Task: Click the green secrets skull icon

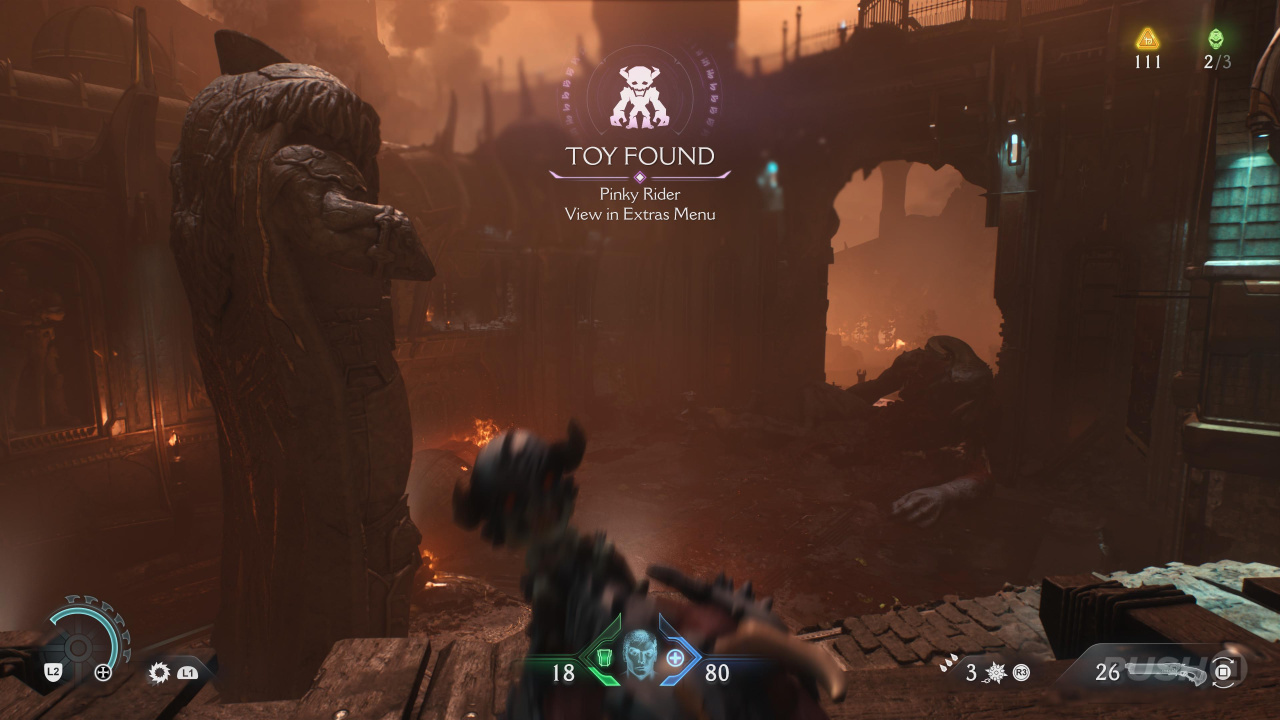Action: coord(1216,39)
